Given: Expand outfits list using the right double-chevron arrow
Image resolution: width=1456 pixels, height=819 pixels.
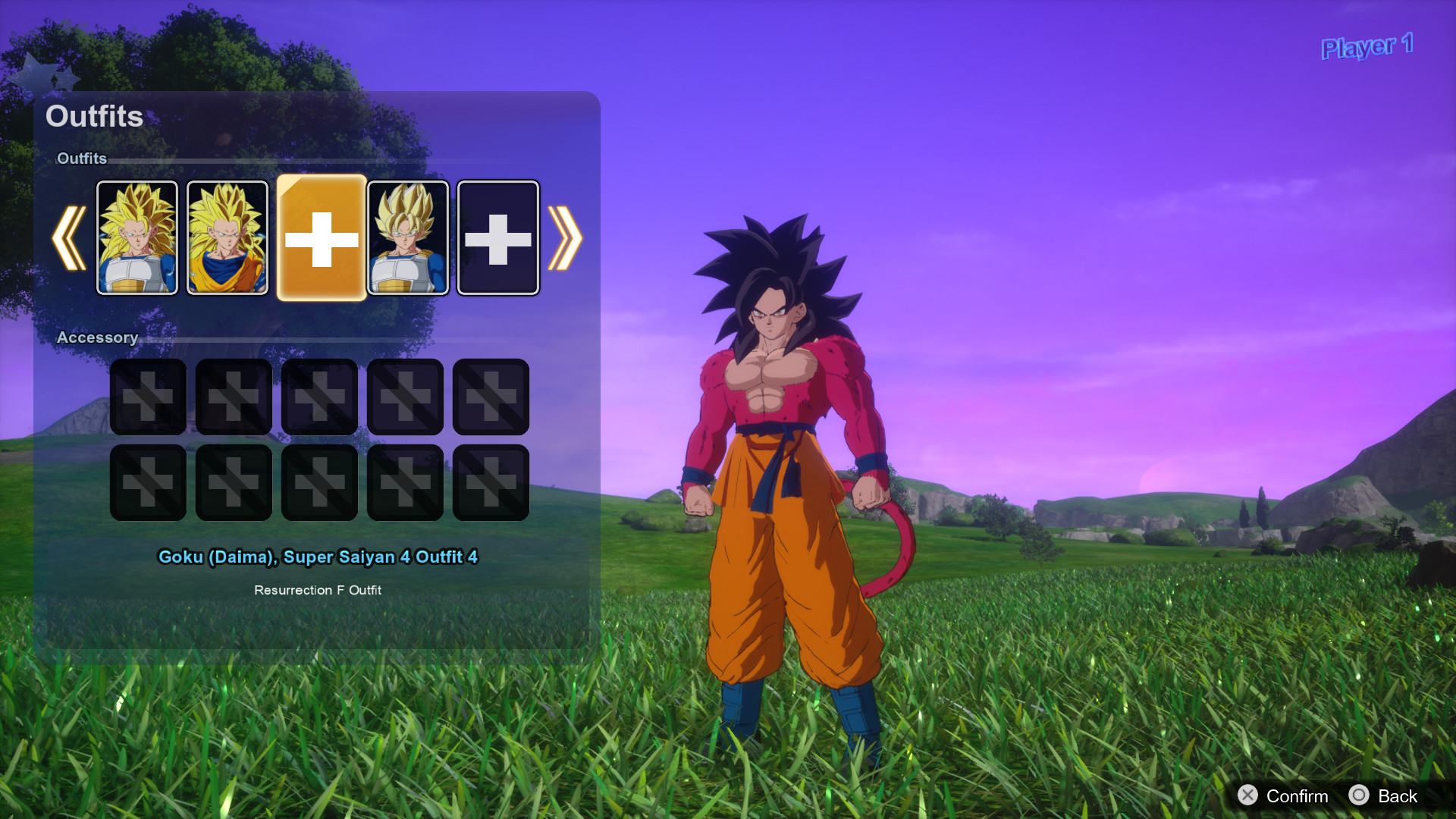Looking at the screenshot, I should point(565,237).
